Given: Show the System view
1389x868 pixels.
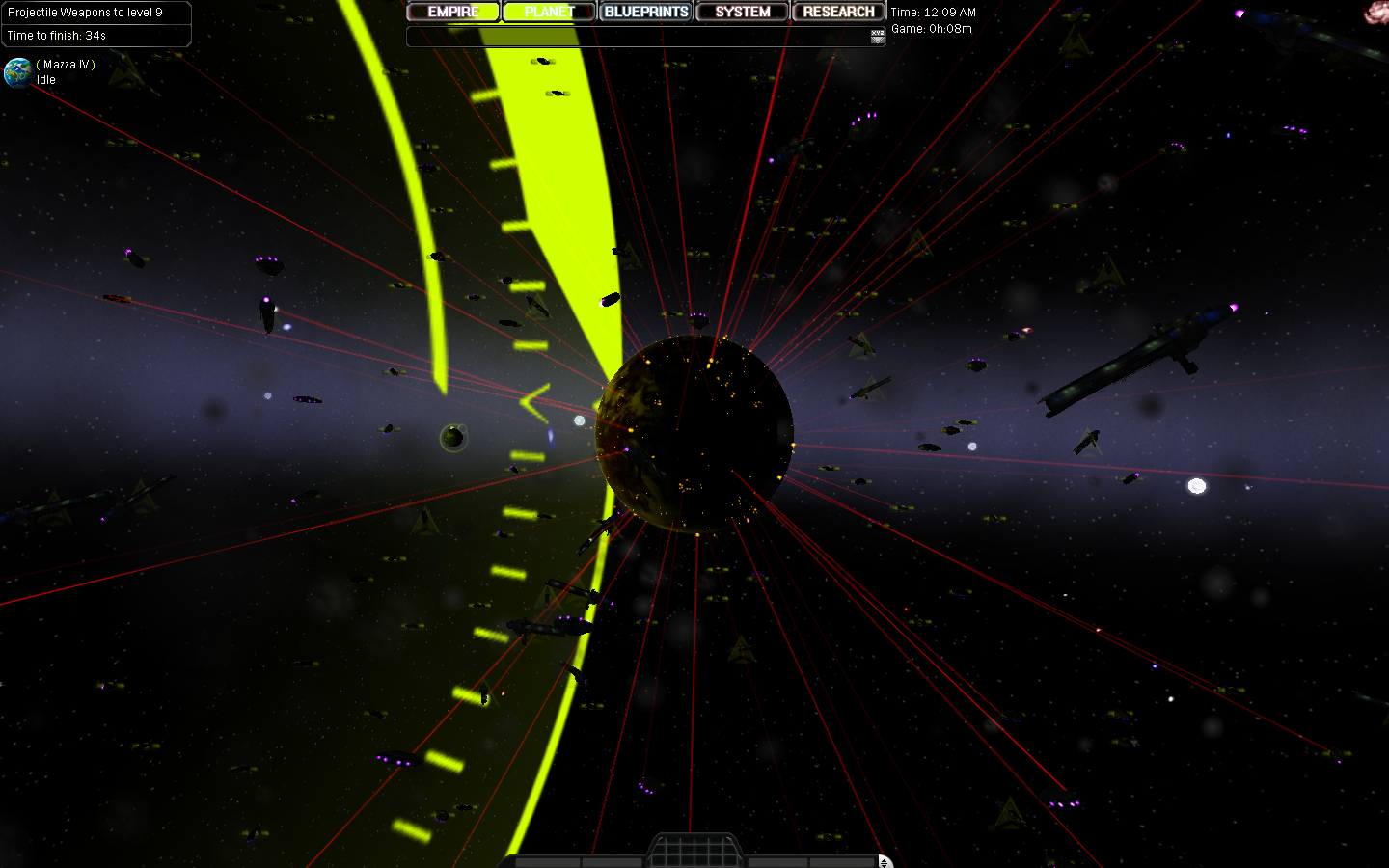Looking at the screenshot, I should click(x=742, y=12).
